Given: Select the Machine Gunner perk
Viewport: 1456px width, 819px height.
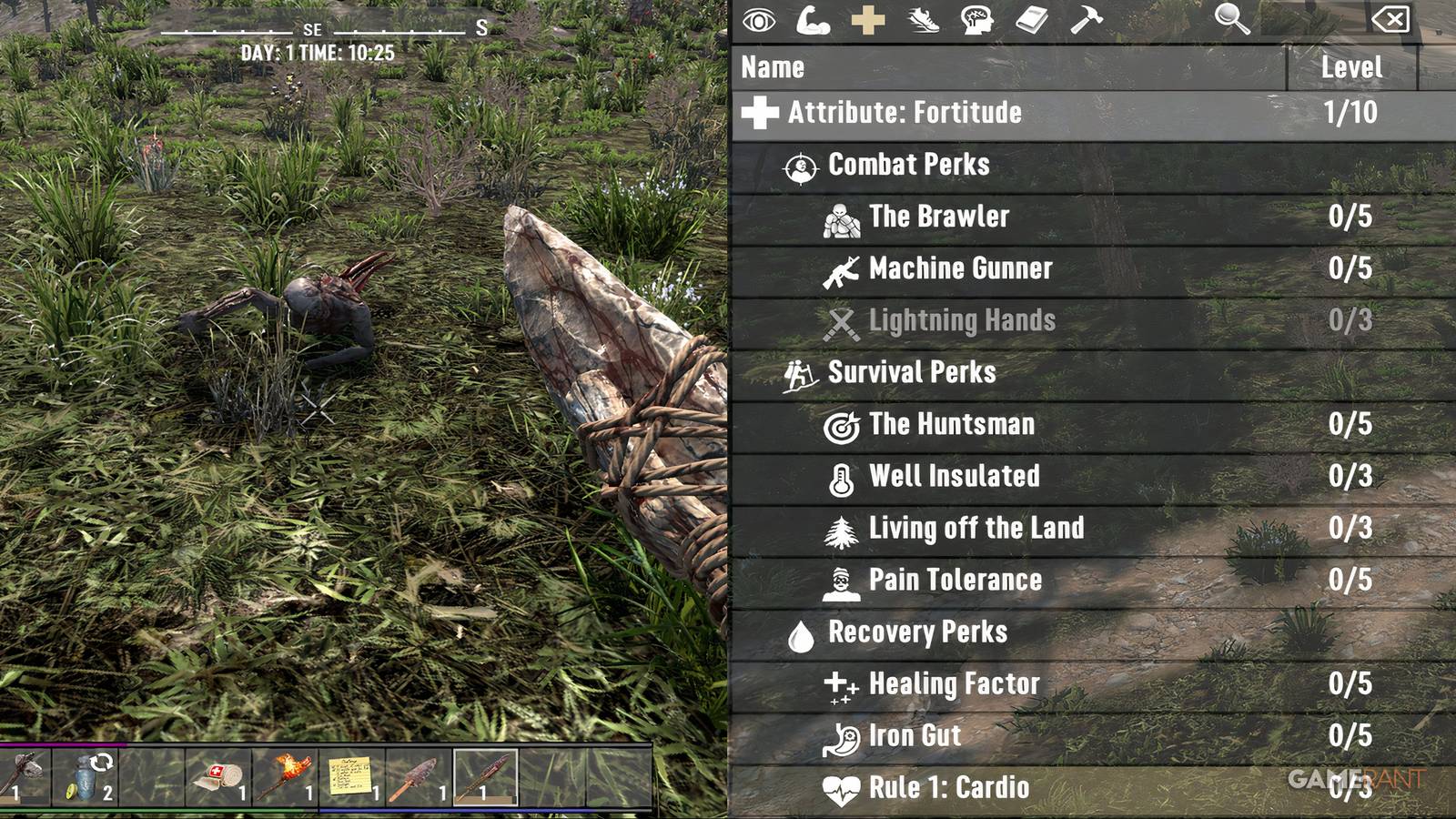Looking at the screenshot, I should [960, 268].
